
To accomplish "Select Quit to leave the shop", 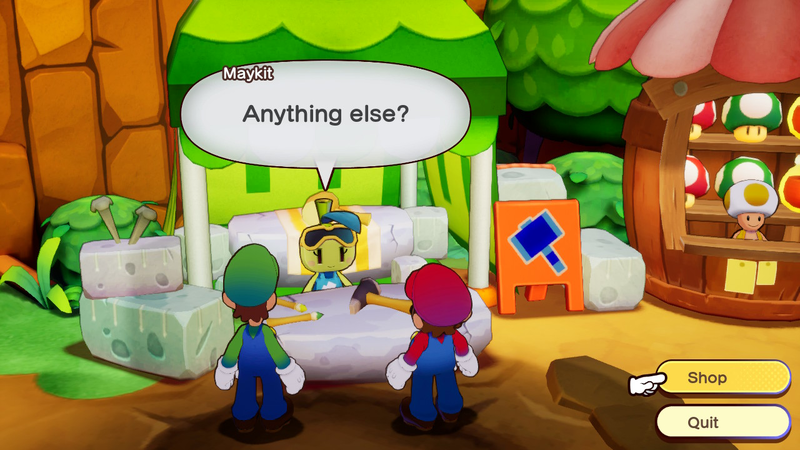I will (x=722, y=421).
